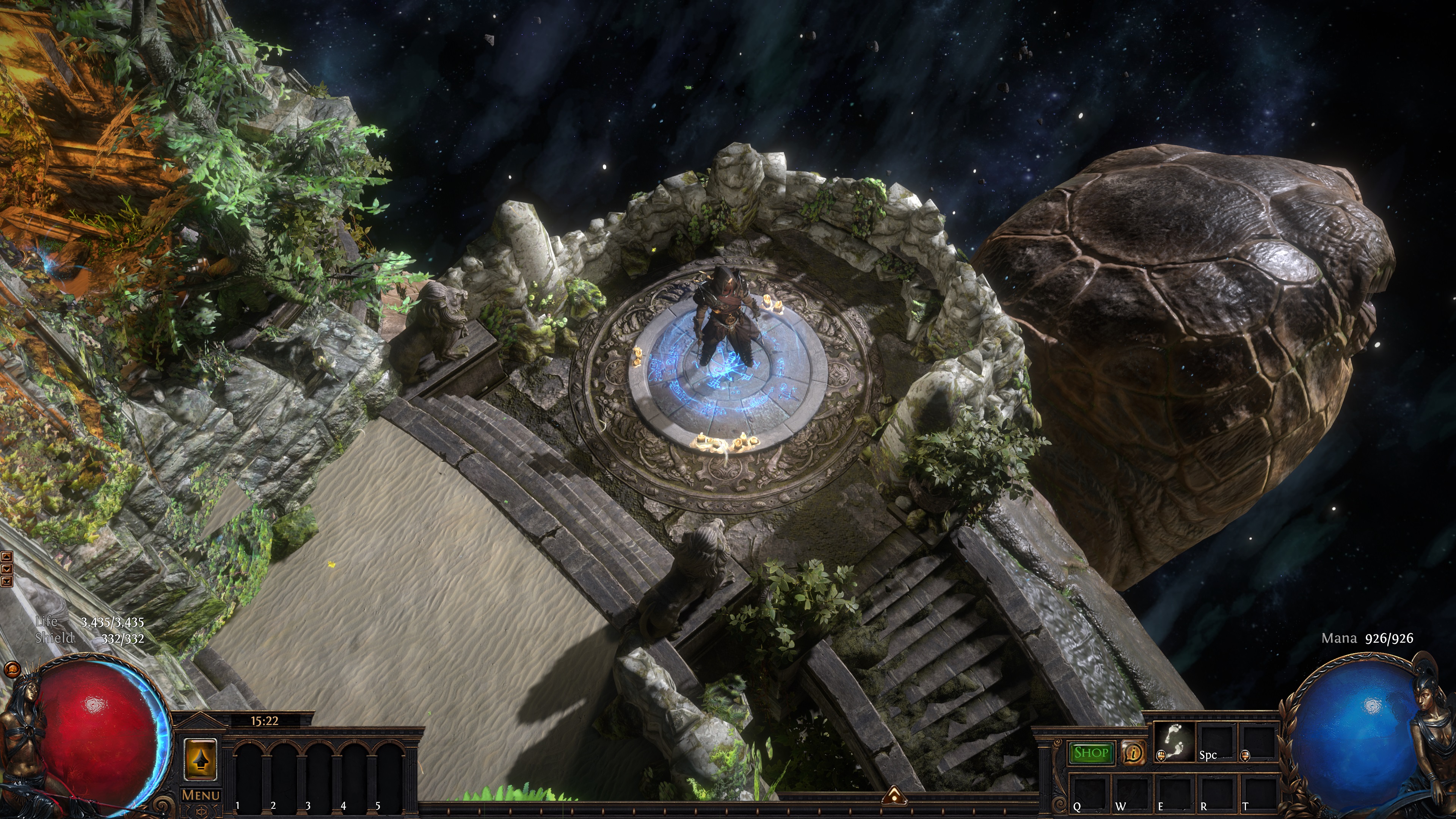This screenshot has width=1456, height=819.
Task: Select the skill slot labeled Spc
Action: [1216, 742]
